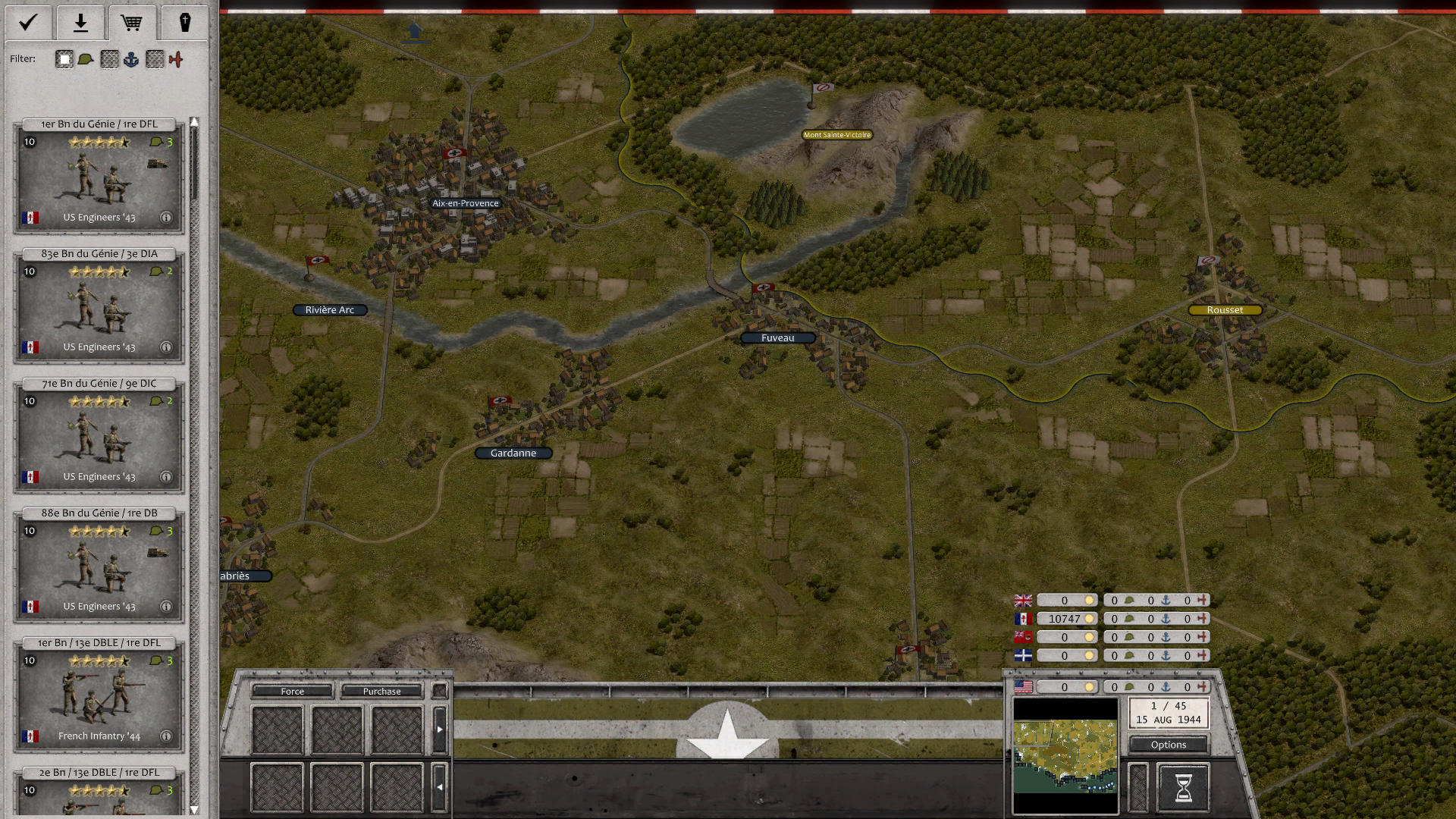Switch to the Force tab
The image size is (1456, 819).
point(292,691)
